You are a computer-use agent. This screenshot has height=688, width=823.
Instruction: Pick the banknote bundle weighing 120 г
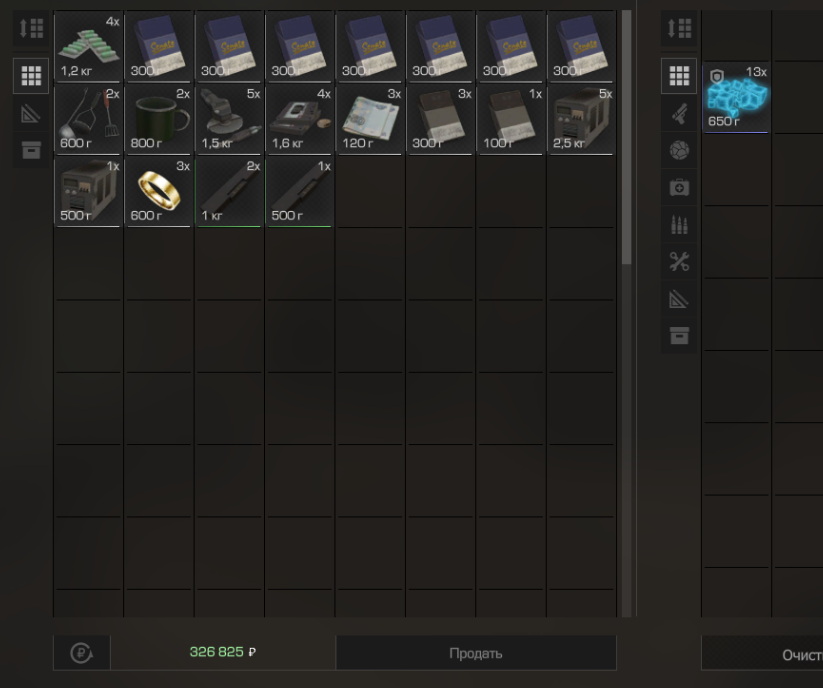click(370, 119)
